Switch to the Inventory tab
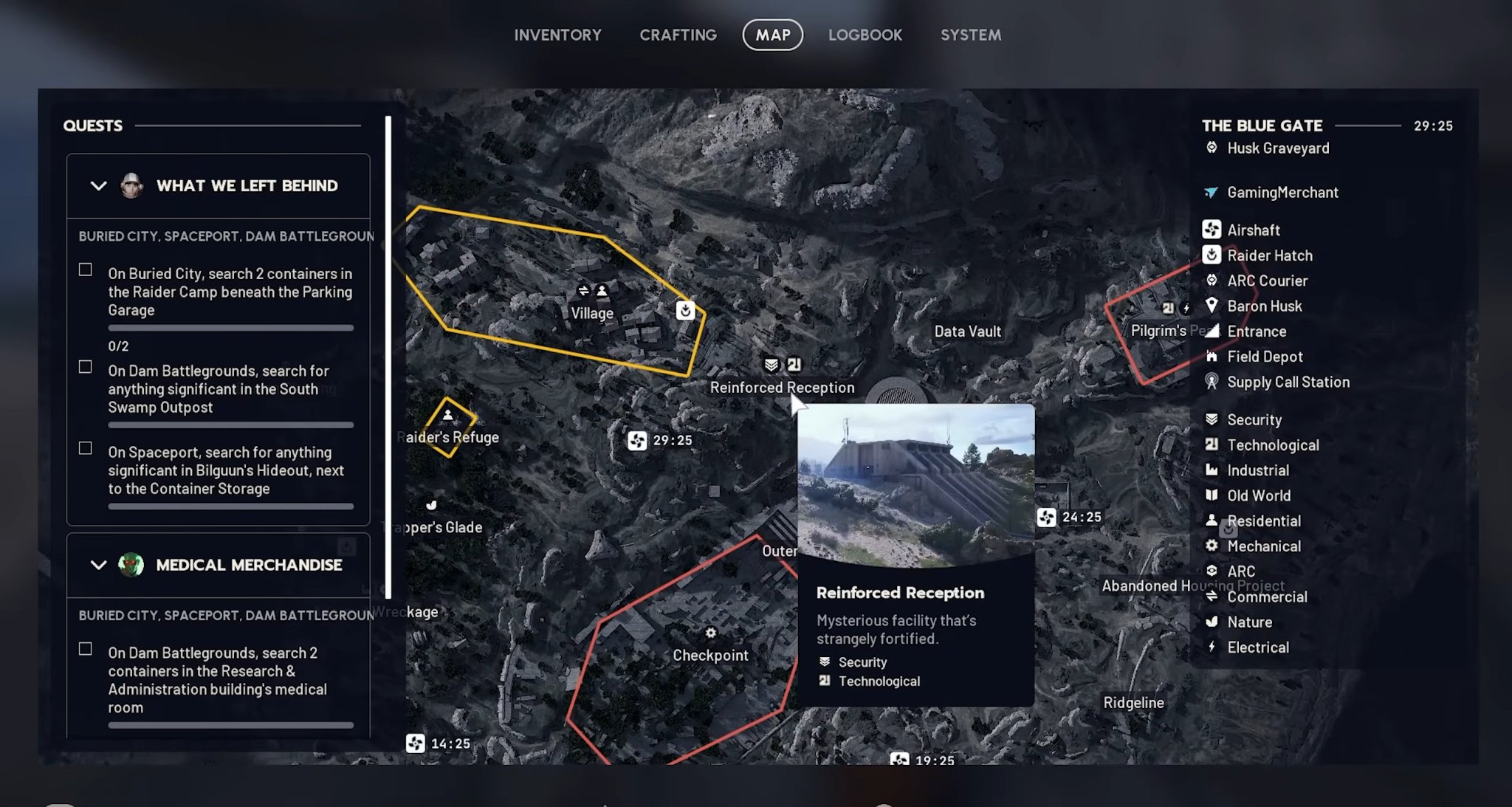The height and width of the screenshot is (807, 1512). click(x=558, y=34)
